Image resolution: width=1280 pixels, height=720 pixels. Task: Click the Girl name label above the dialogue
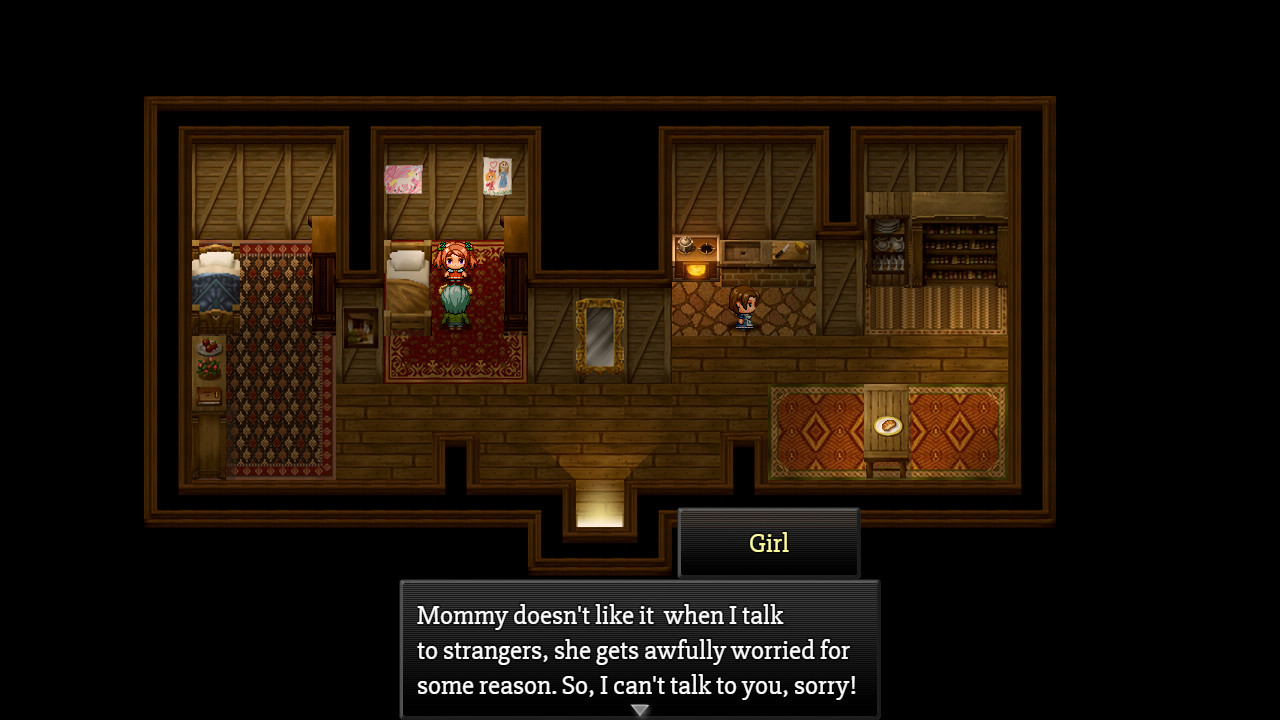coord(769,543)
